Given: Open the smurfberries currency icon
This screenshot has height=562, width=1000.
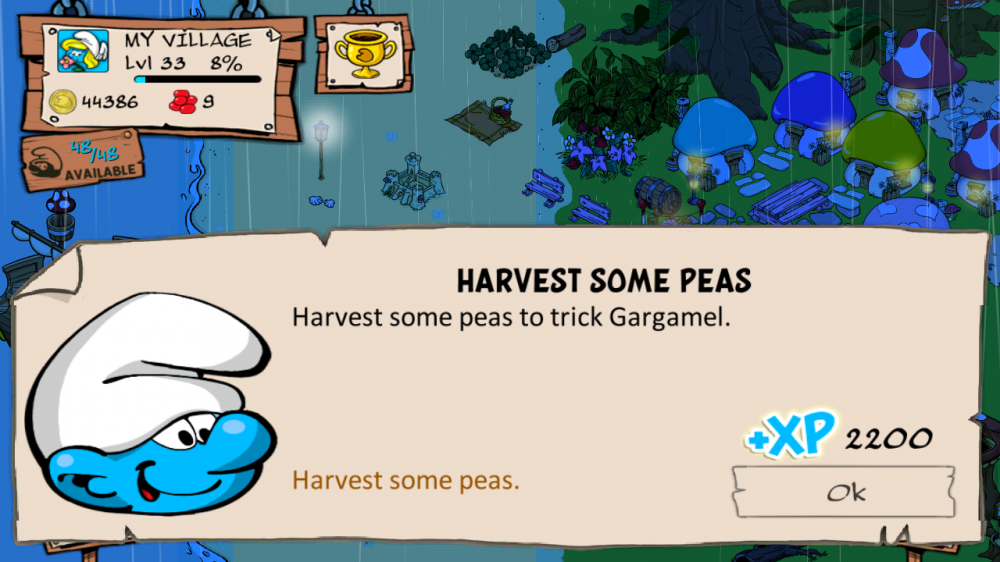Looking at the screenshot, I should click(183, 101).
